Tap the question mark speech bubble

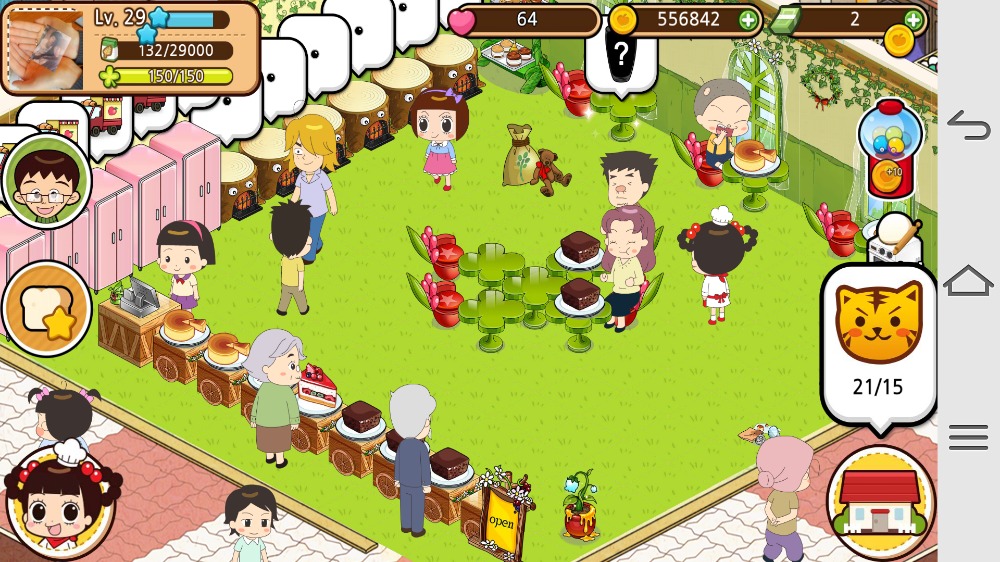tap(621, 55)
